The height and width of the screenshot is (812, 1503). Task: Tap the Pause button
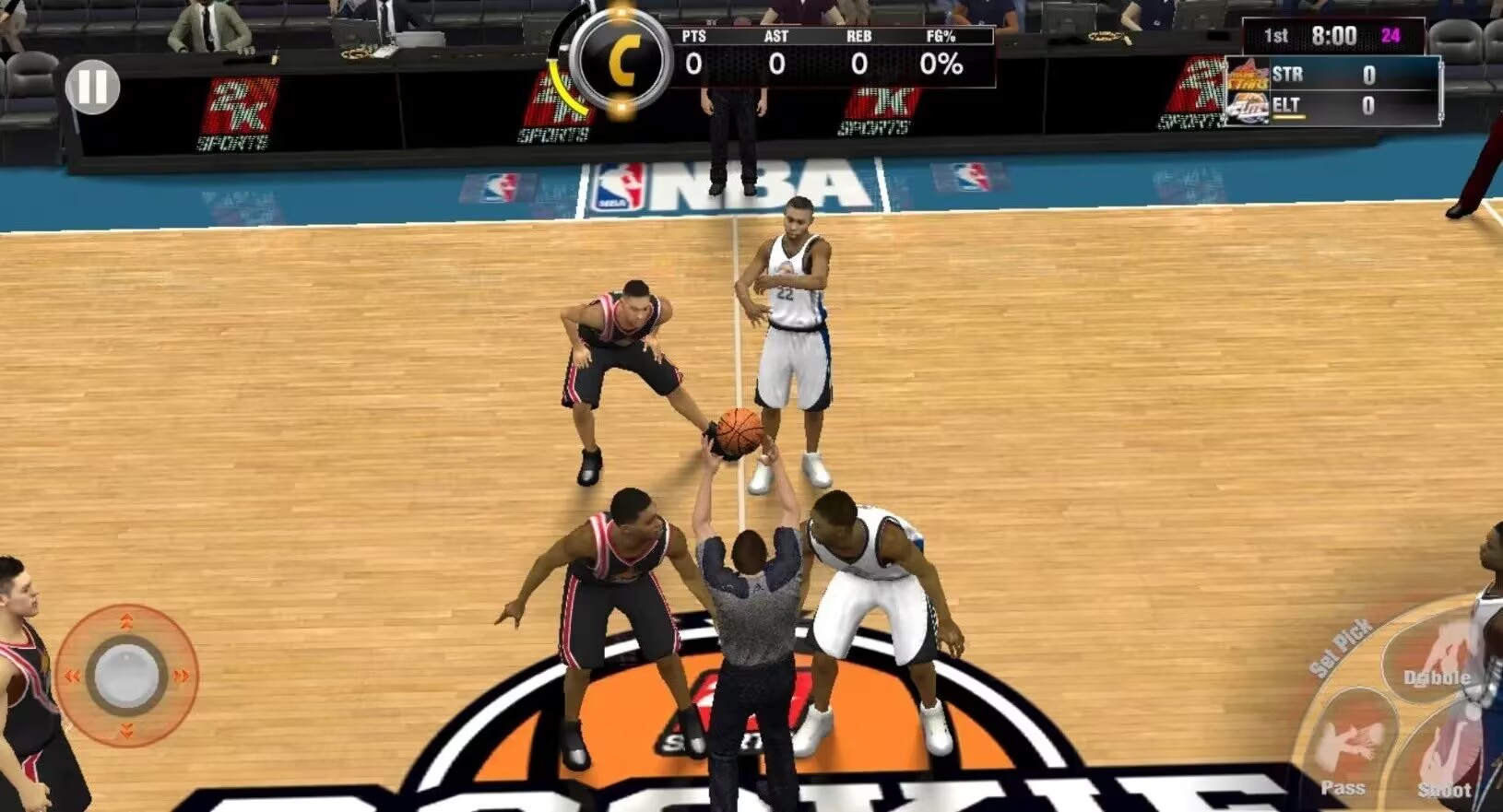[x=93, y=89]
